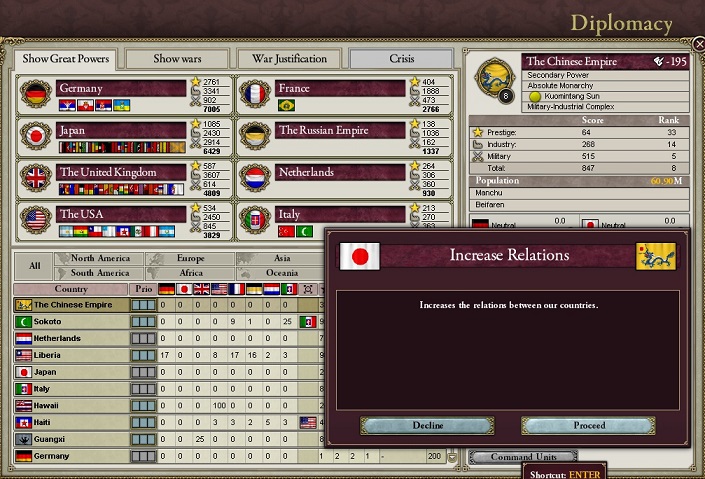Select The Russian Empire entry
This screenshot has height=479, width=705.
pyautogui.click(x=340, y=130)
